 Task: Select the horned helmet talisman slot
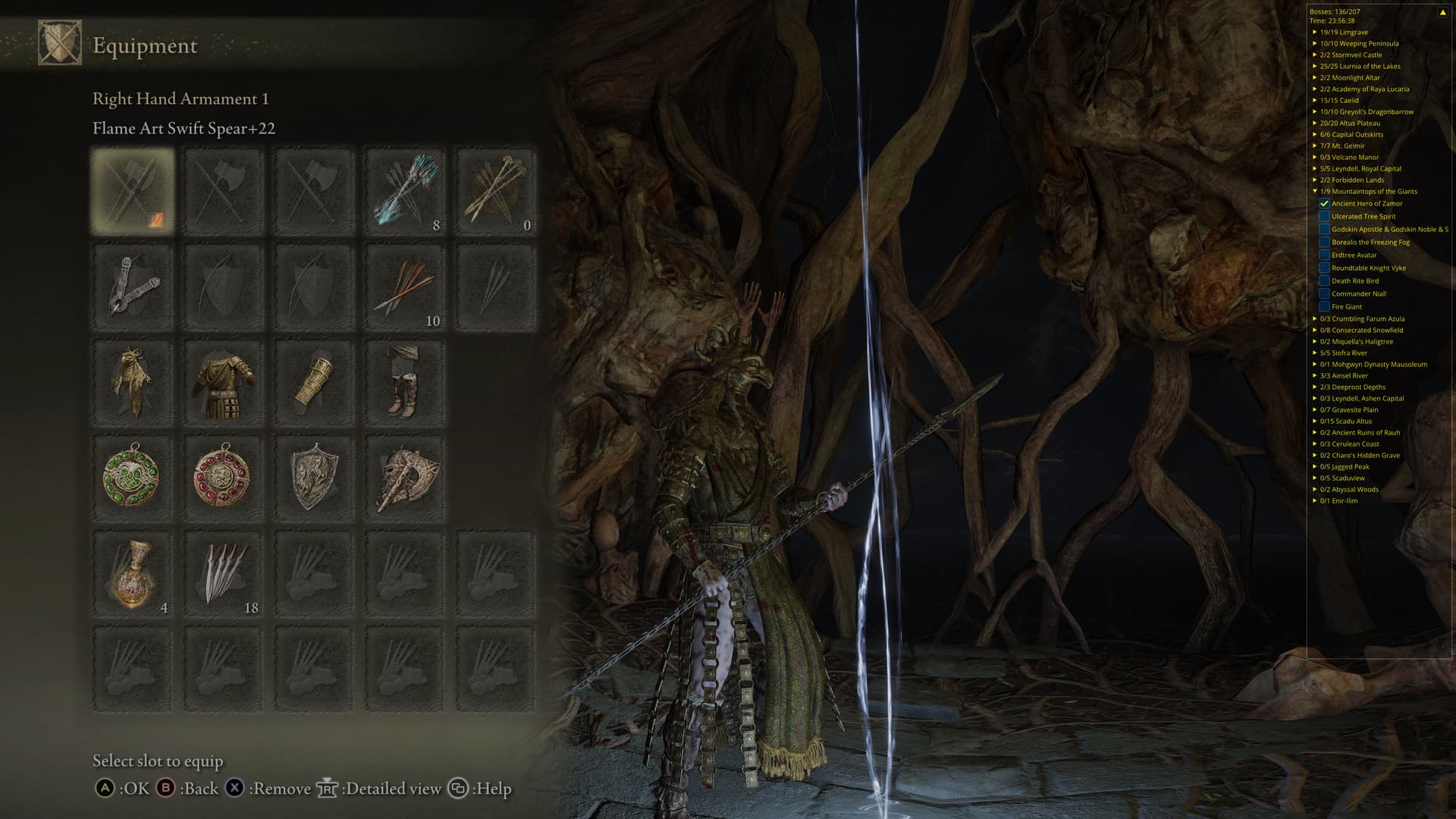406,478
